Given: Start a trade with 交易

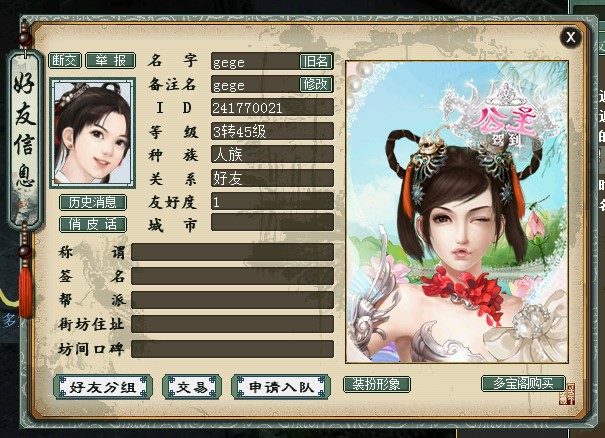Looking at the screenshot, I should point(192,387).
